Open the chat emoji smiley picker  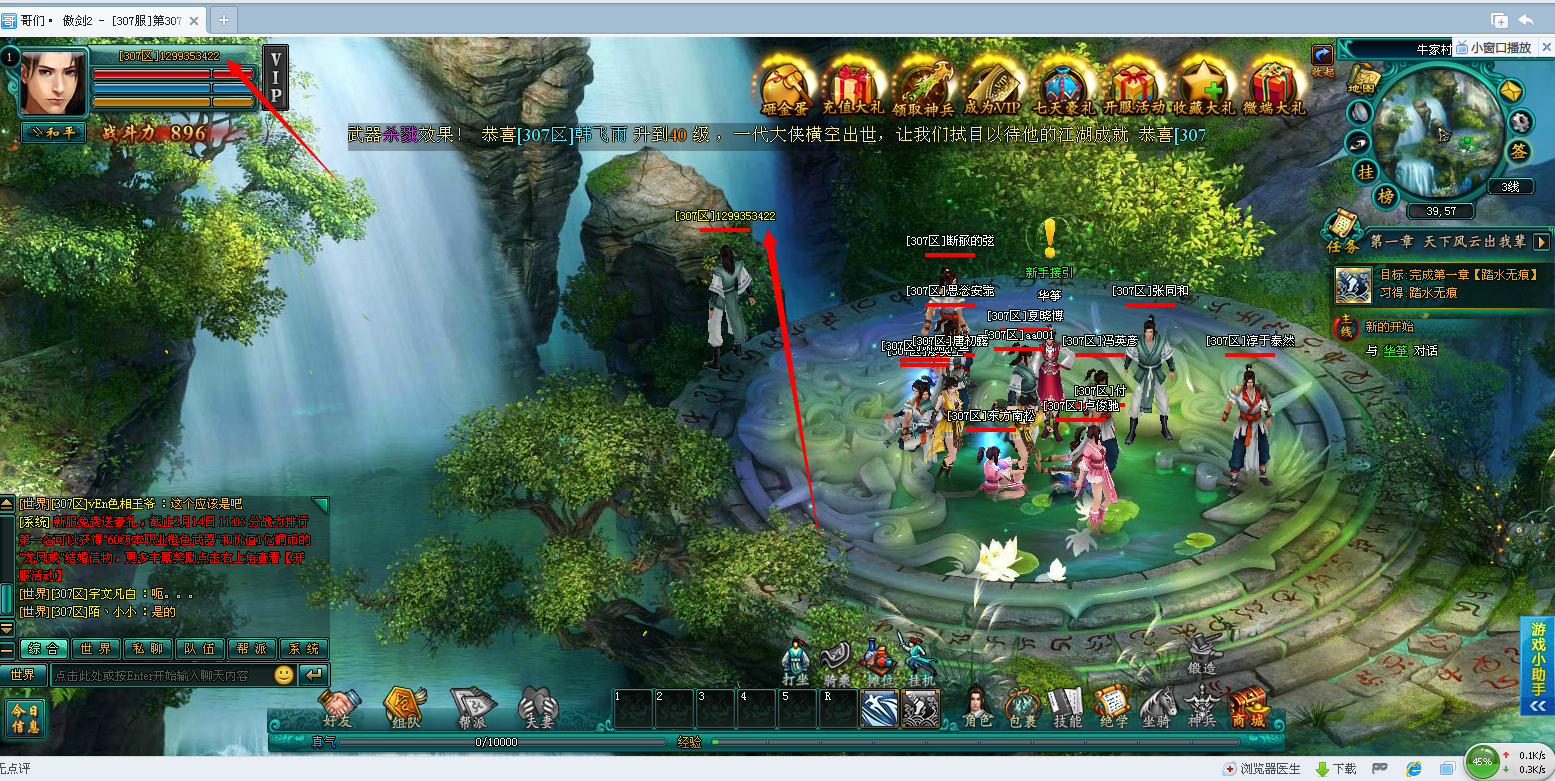(x=284, y=675)
